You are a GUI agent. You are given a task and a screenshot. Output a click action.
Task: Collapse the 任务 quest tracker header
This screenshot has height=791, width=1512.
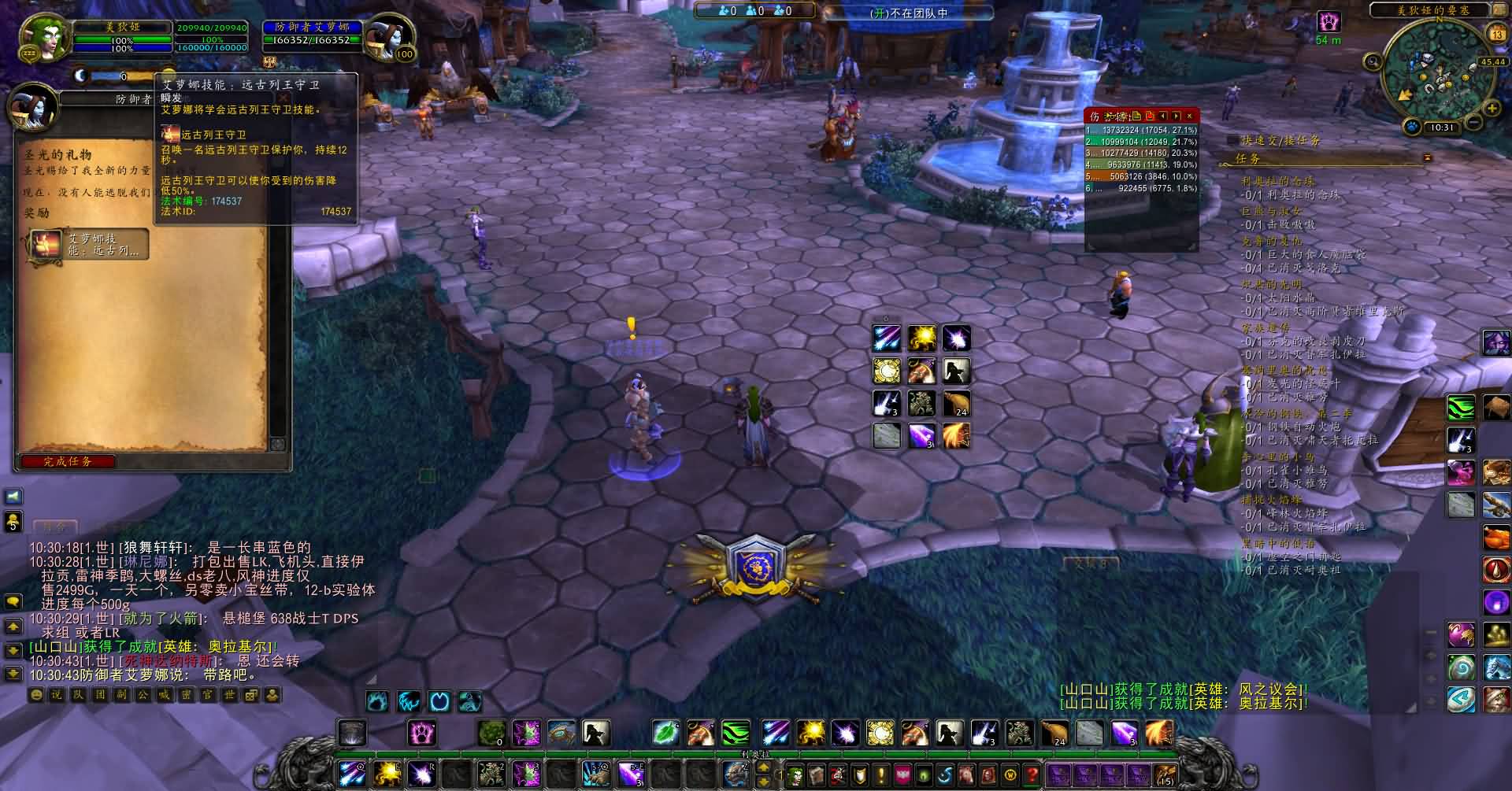coord(1427,158)
